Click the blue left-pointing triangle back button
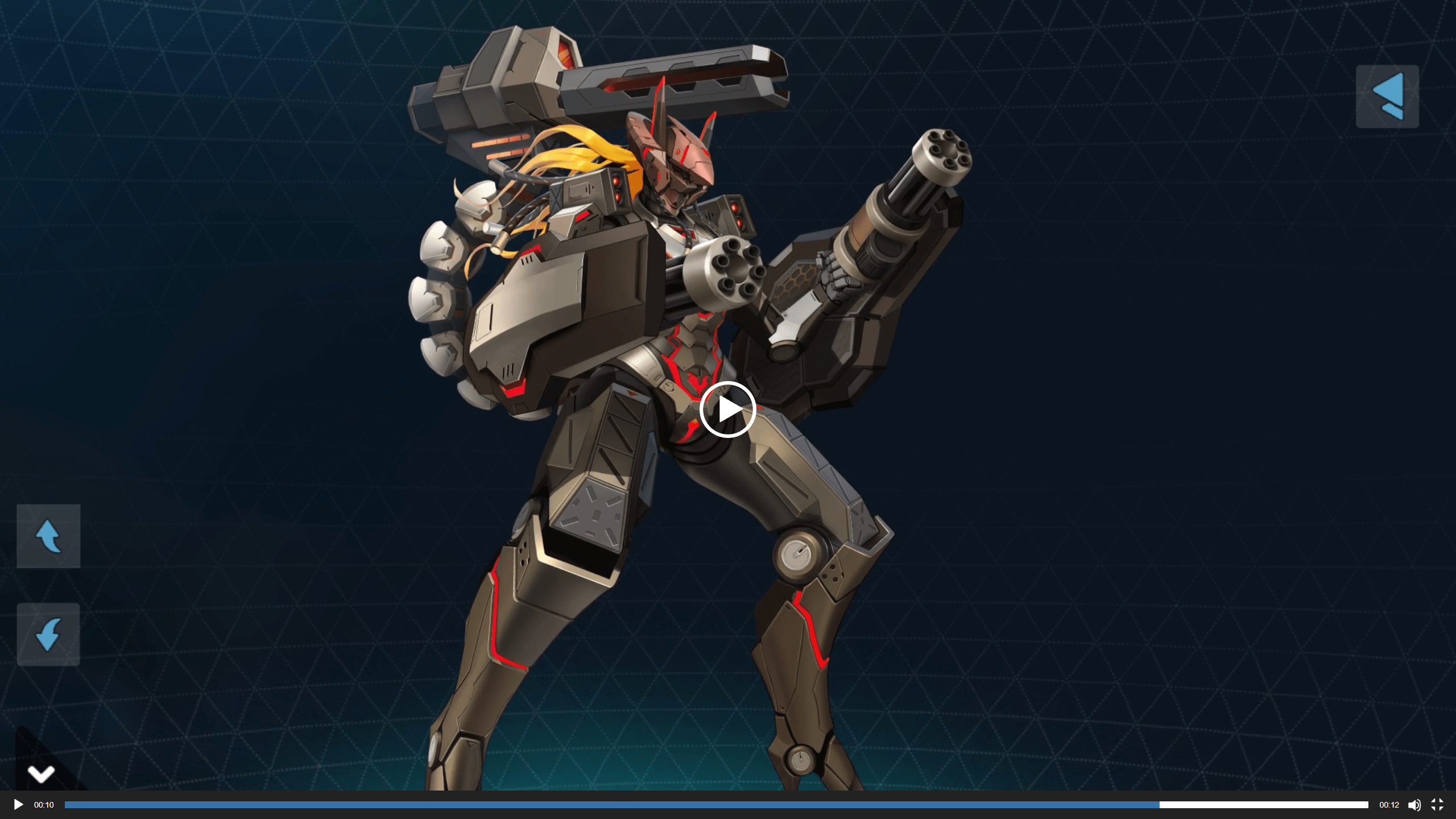This screenshot has width=1456, height=819. pos(1387,96)
